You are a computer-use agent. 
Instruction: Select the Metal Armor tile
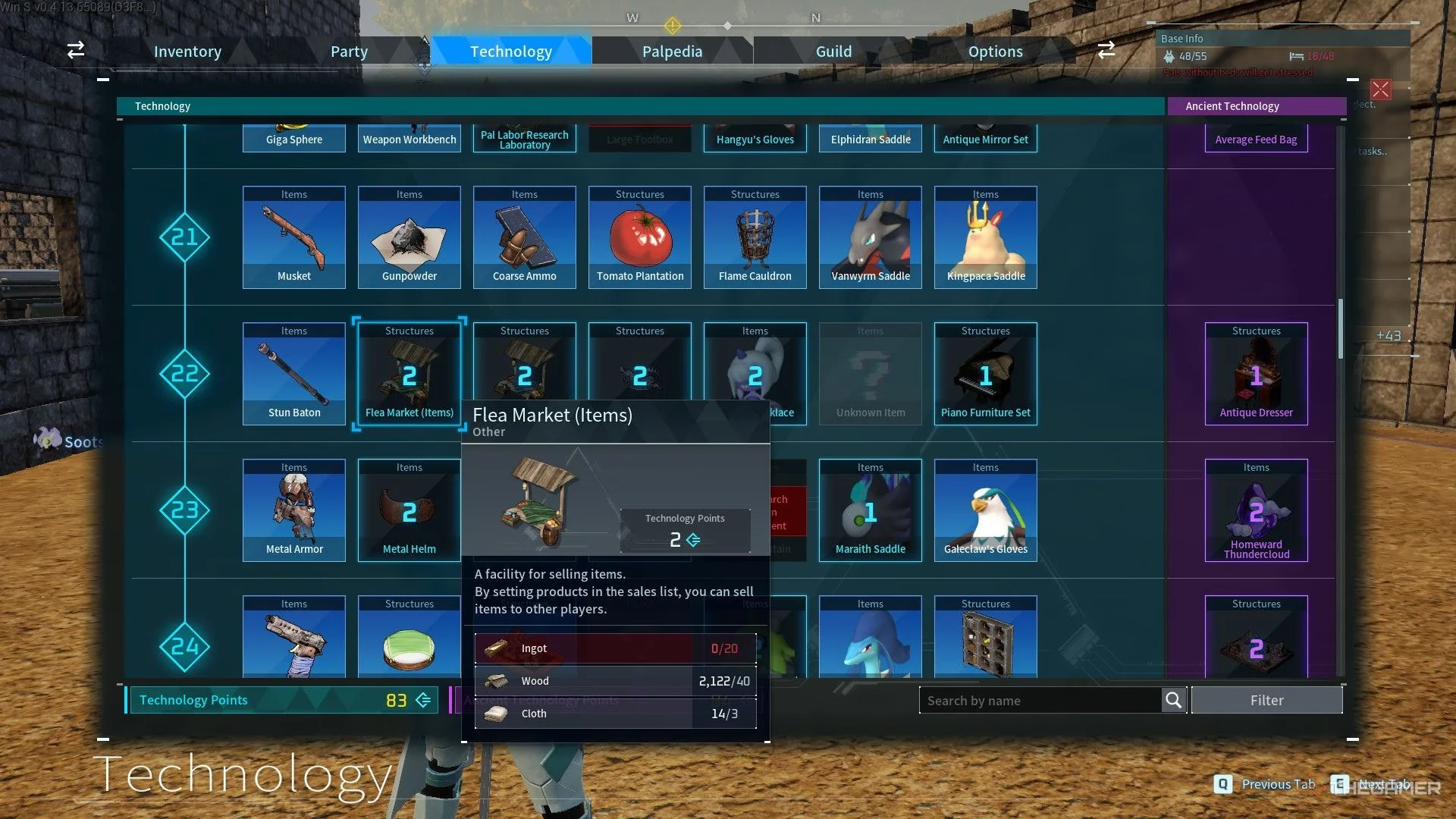(294, 510)
